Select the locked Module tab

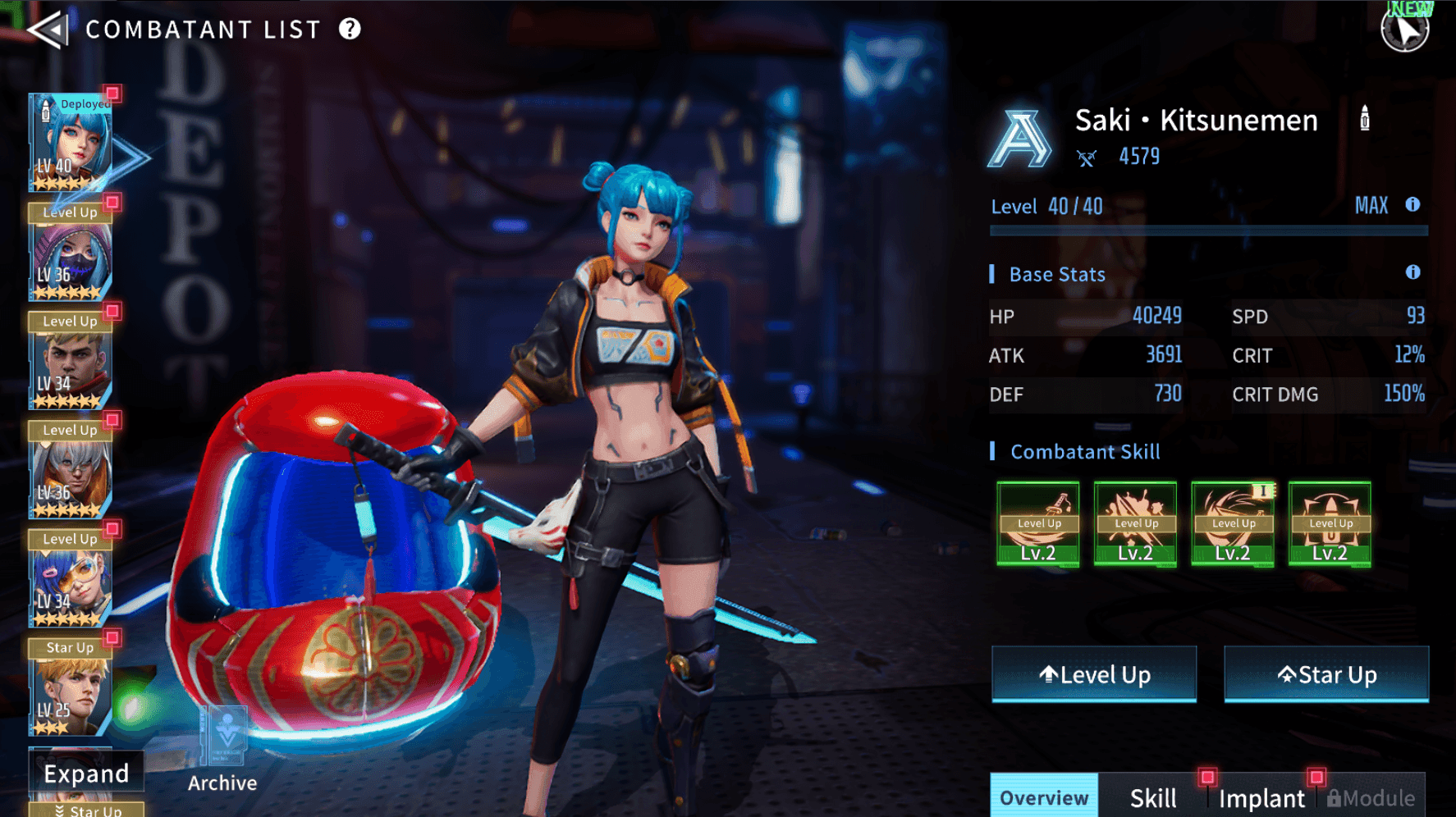pos(1371,797)
